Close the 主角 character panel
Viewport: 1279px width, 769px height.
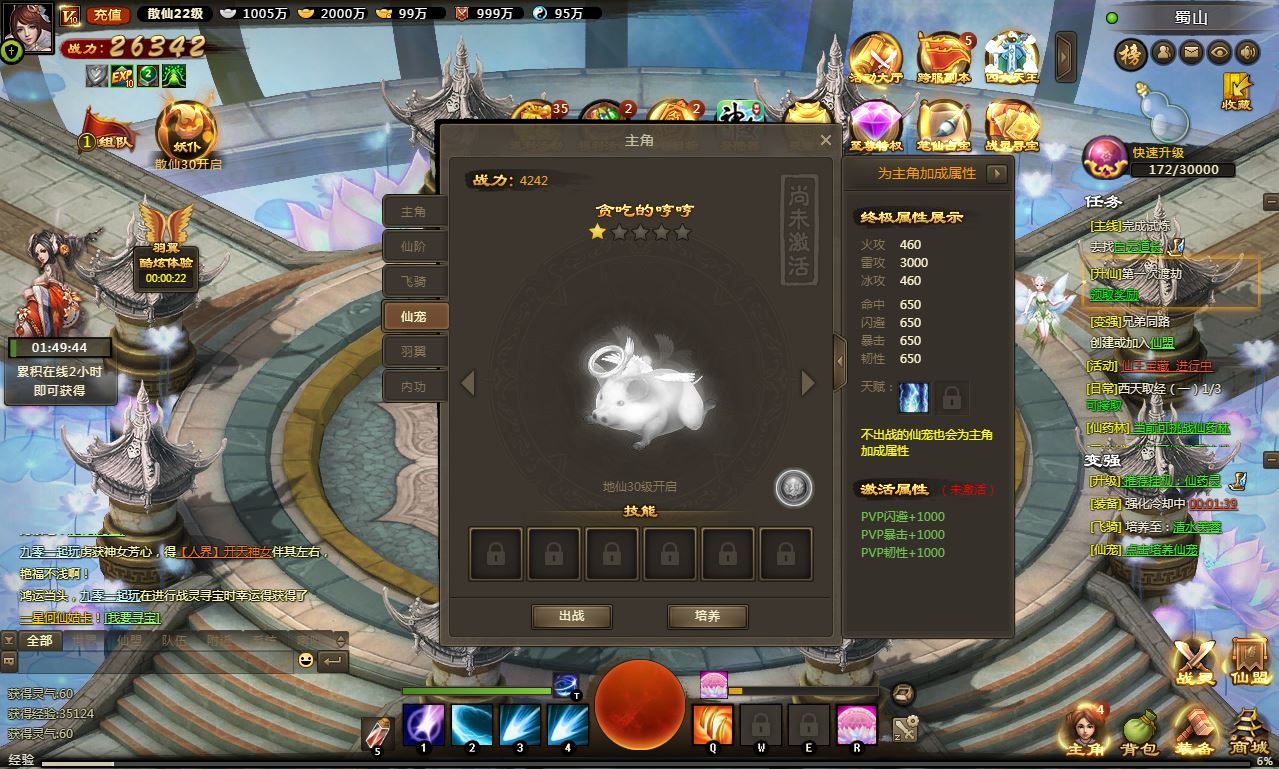coord(825,141)
